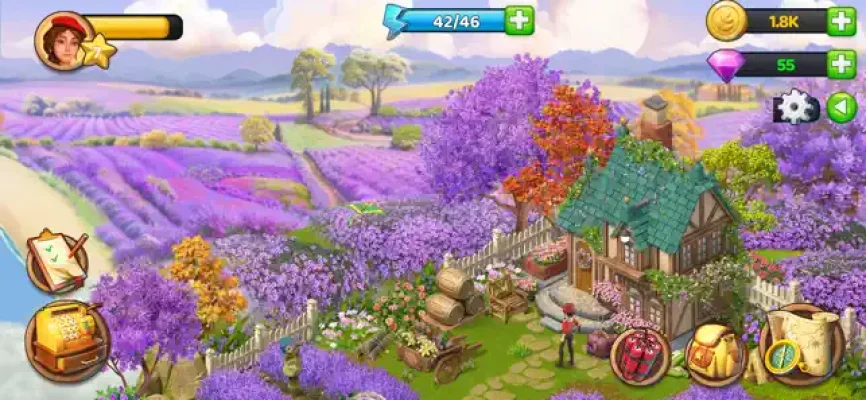Image resolution: width=866 pixels, height=400 pixels.
Task: Open the quest checklist clipboard
Action: 56,260
